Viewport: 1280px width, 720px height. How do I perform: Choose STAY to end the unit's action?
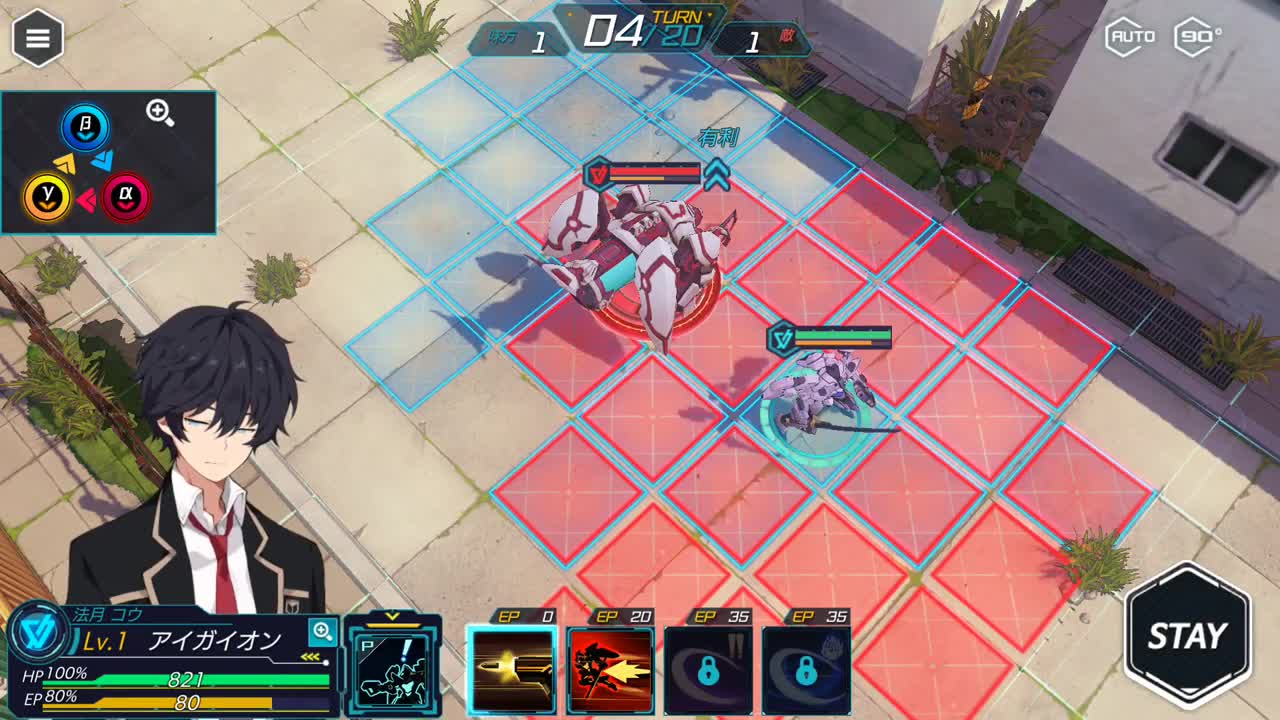1187,635
